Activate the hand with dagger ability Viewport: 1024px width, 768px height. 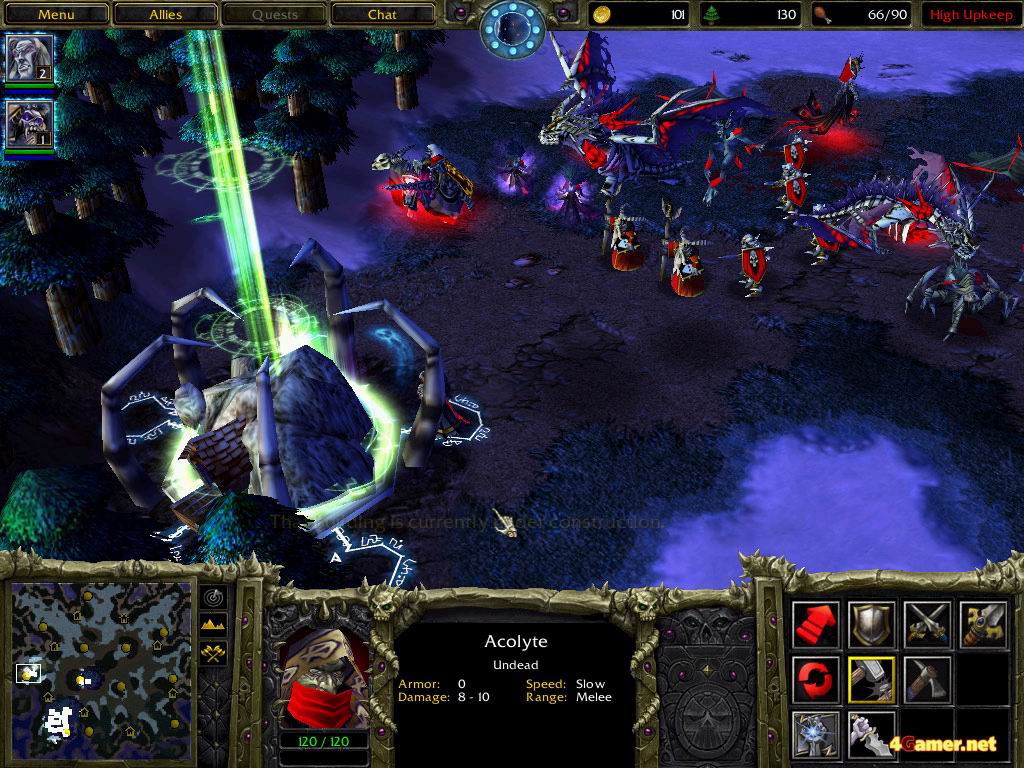point(871,734)
